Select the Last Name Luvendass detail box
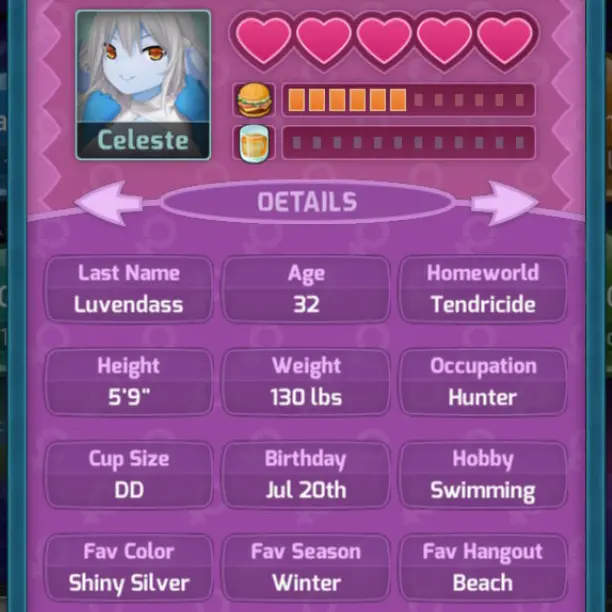Screen dimensions: 612x612 point(129,289)
